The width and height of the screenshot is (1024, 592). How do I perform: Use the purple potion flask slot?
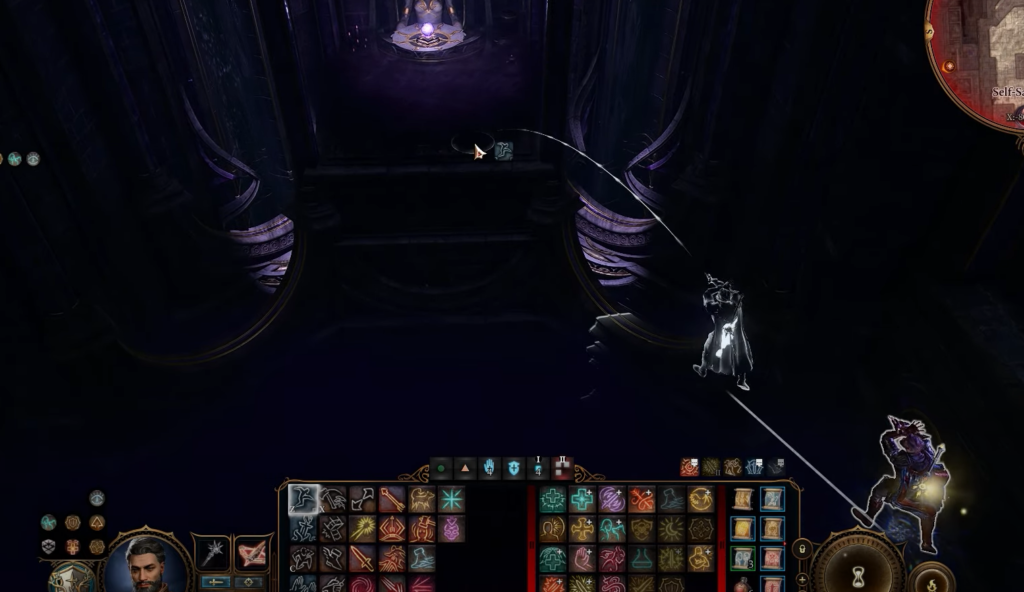pyautogui.click(x=451, y=528)
